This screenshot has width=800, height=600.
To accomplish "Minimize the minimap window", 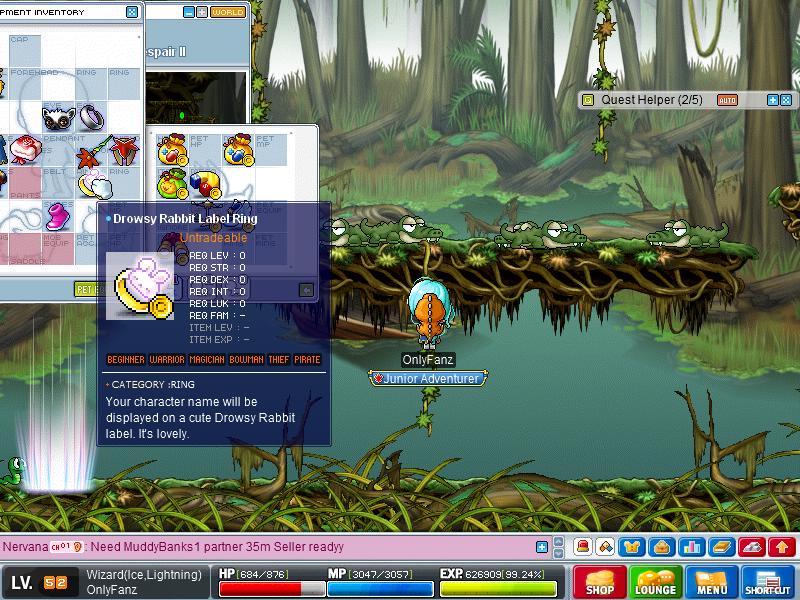I will [190, 12].
